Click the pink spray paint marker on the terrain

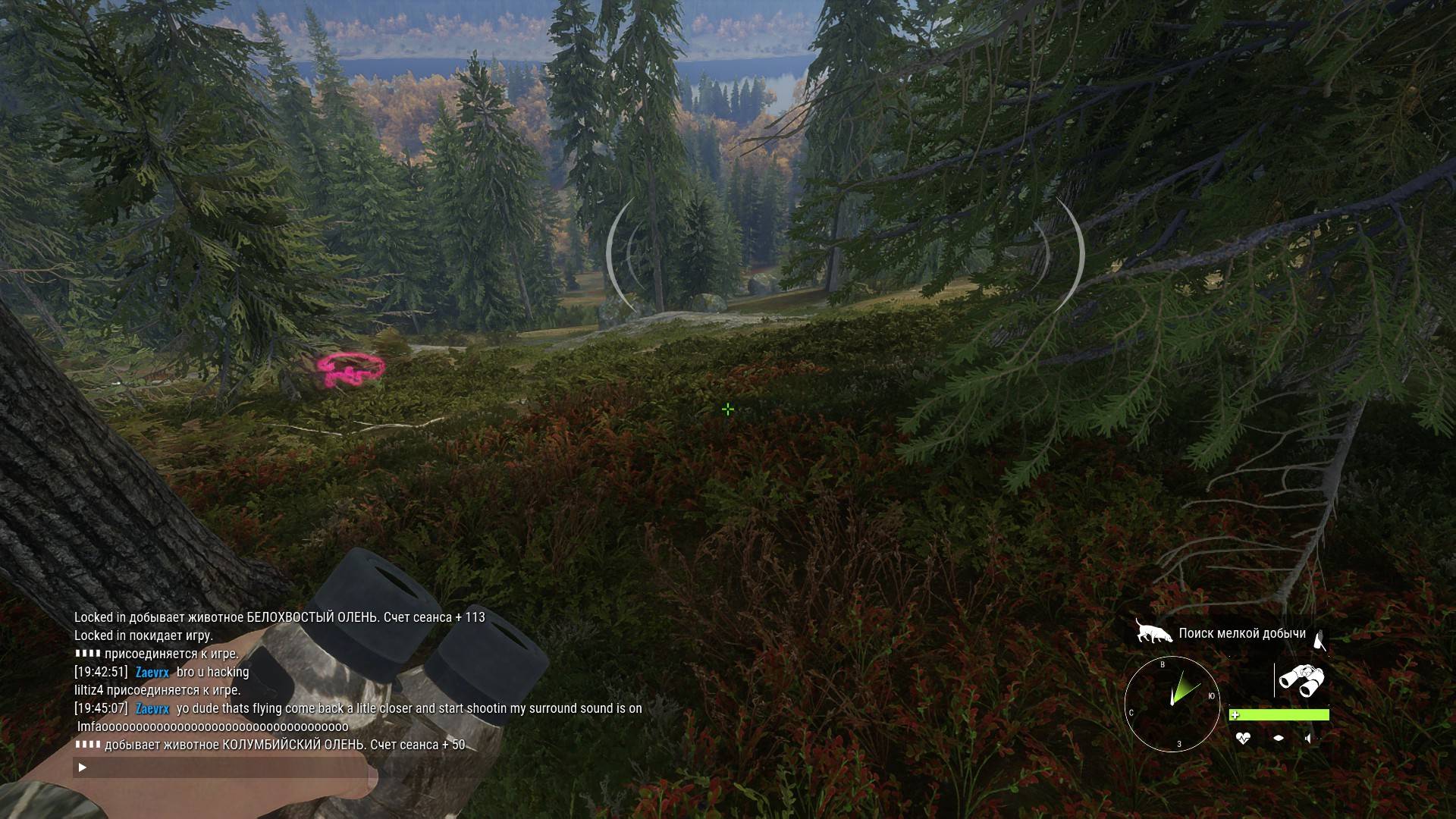[350, 369]
